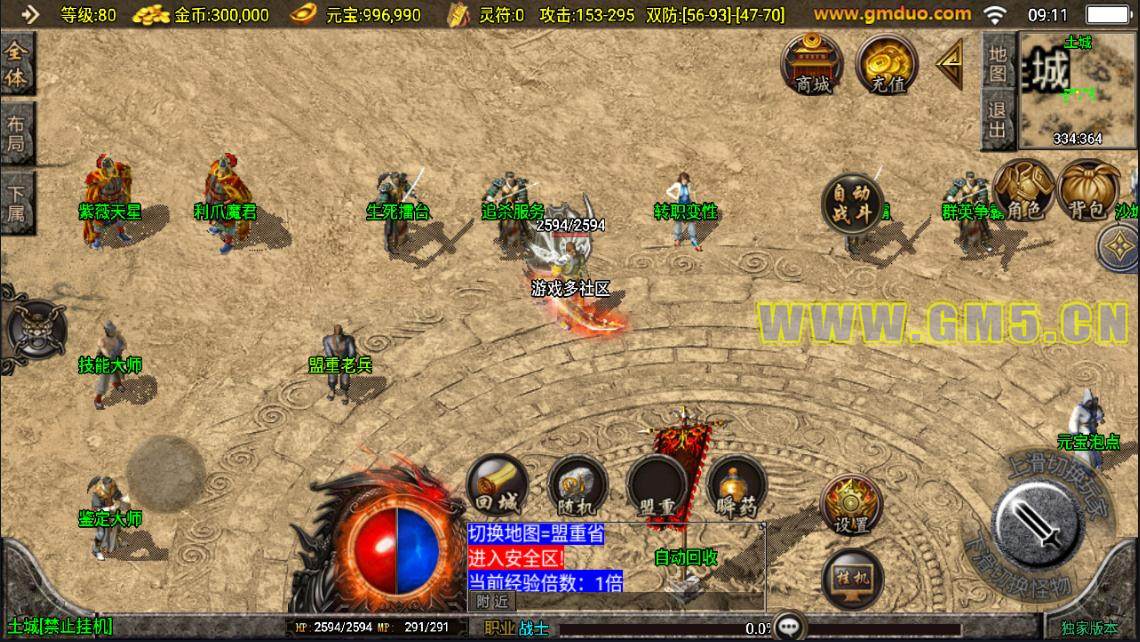Use the 随机 random teleport item
Screen dimensions: 1140x642
[577, 486]
